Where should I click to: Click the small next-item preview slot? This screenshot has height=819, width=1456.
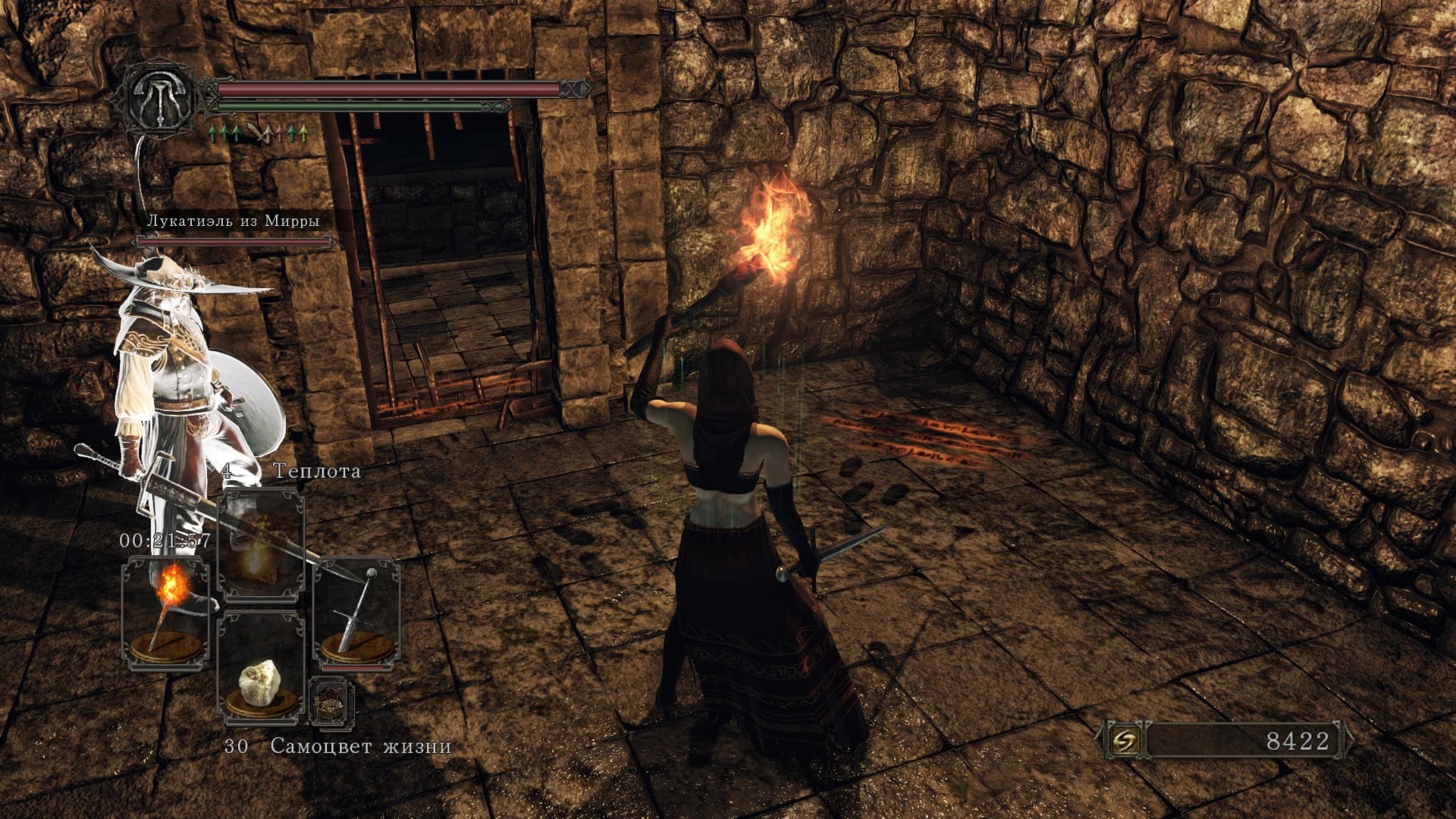[x=331, y=701]
